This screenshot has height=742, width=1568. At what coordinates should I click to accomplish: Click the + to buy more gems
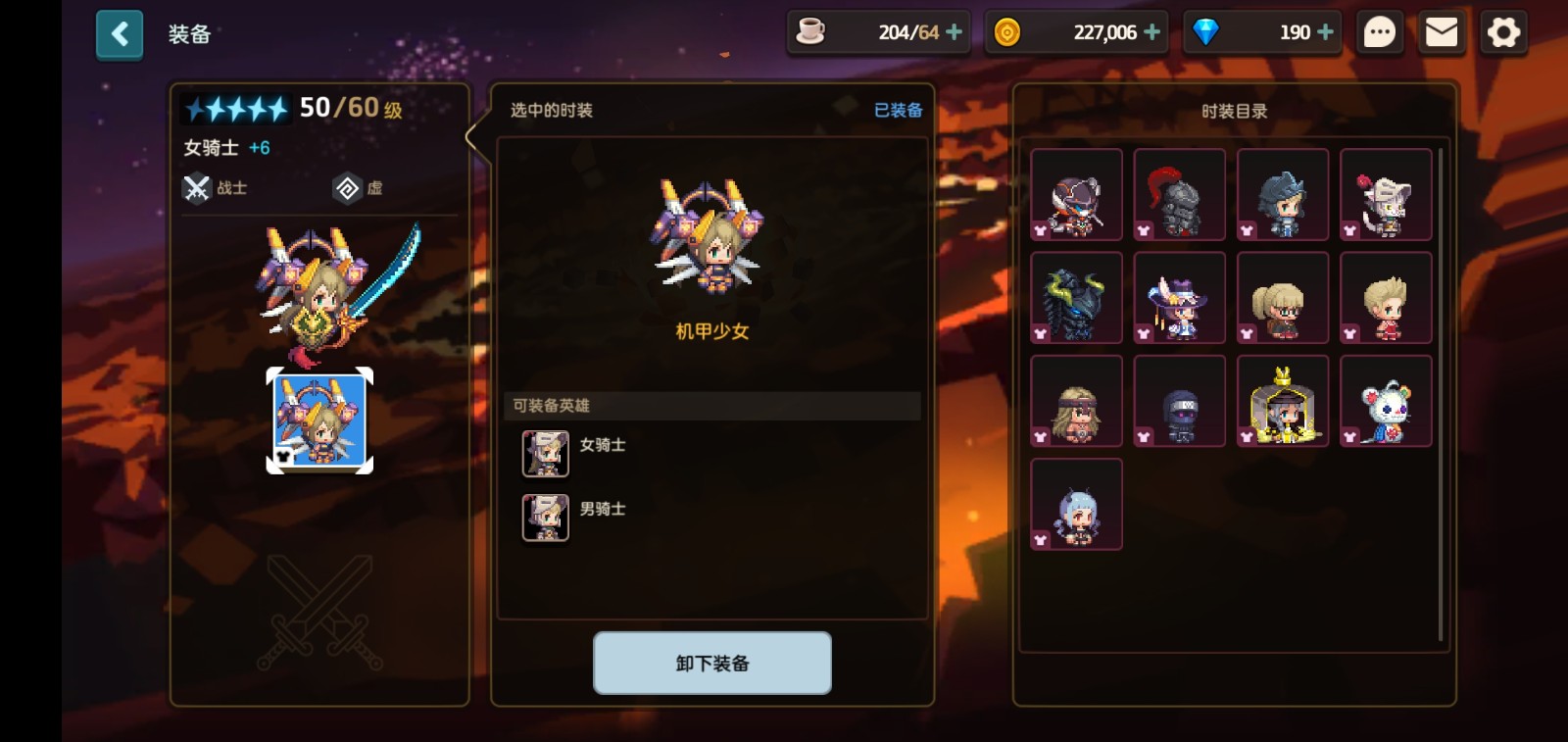1326,31
